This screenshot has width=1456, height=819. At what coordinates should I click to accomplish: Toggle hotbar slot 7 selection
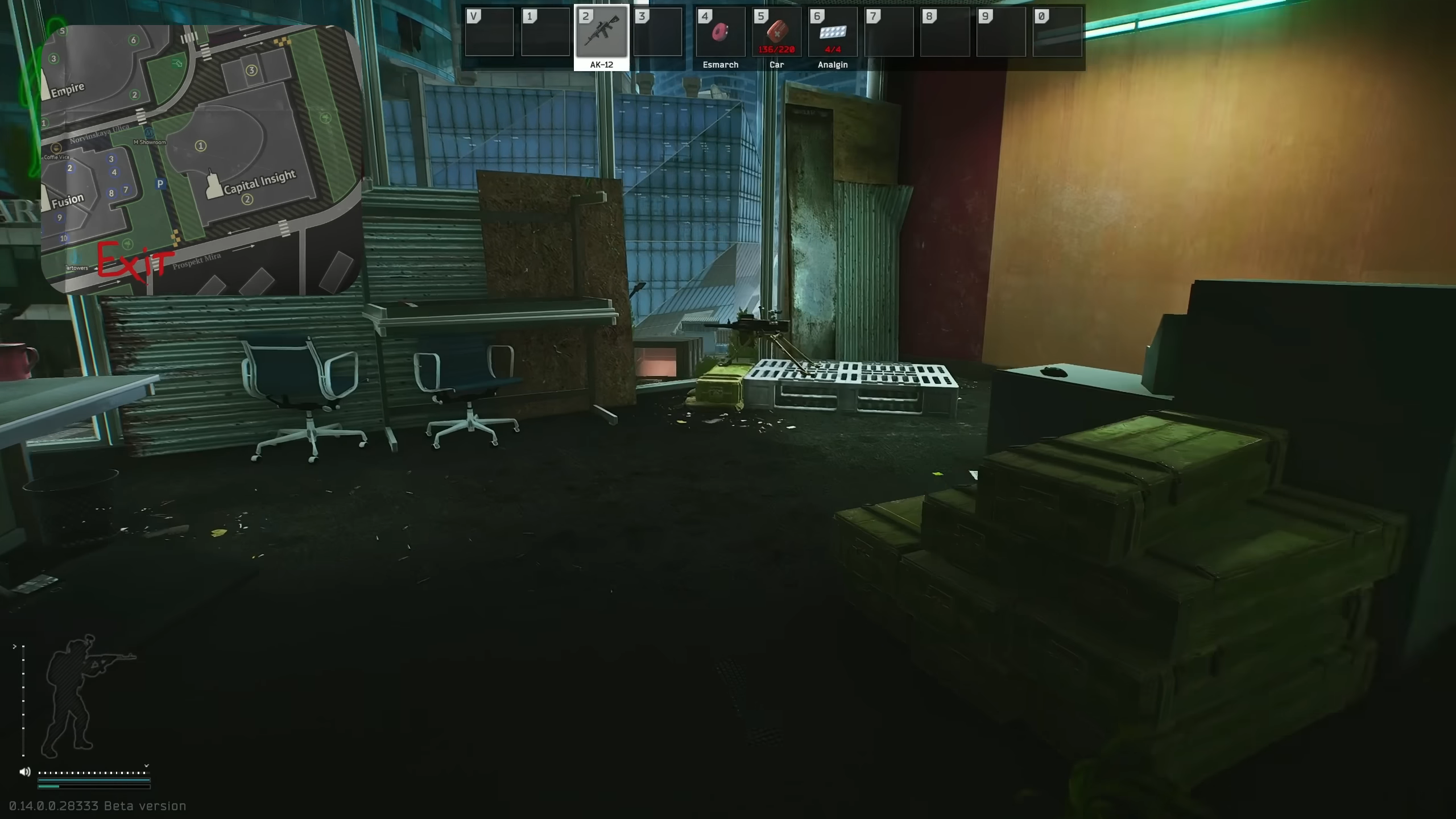click(888, 33)
